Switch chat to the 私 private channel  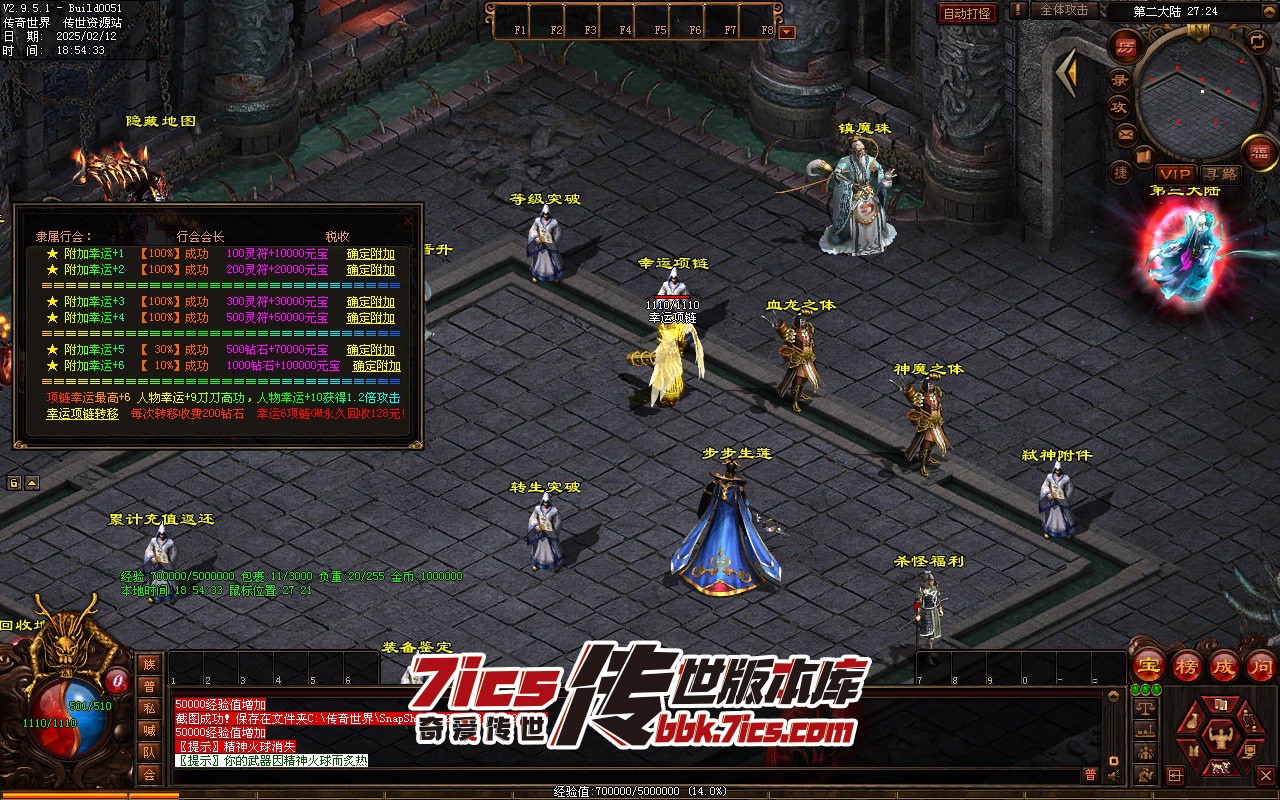click(149, 708)
